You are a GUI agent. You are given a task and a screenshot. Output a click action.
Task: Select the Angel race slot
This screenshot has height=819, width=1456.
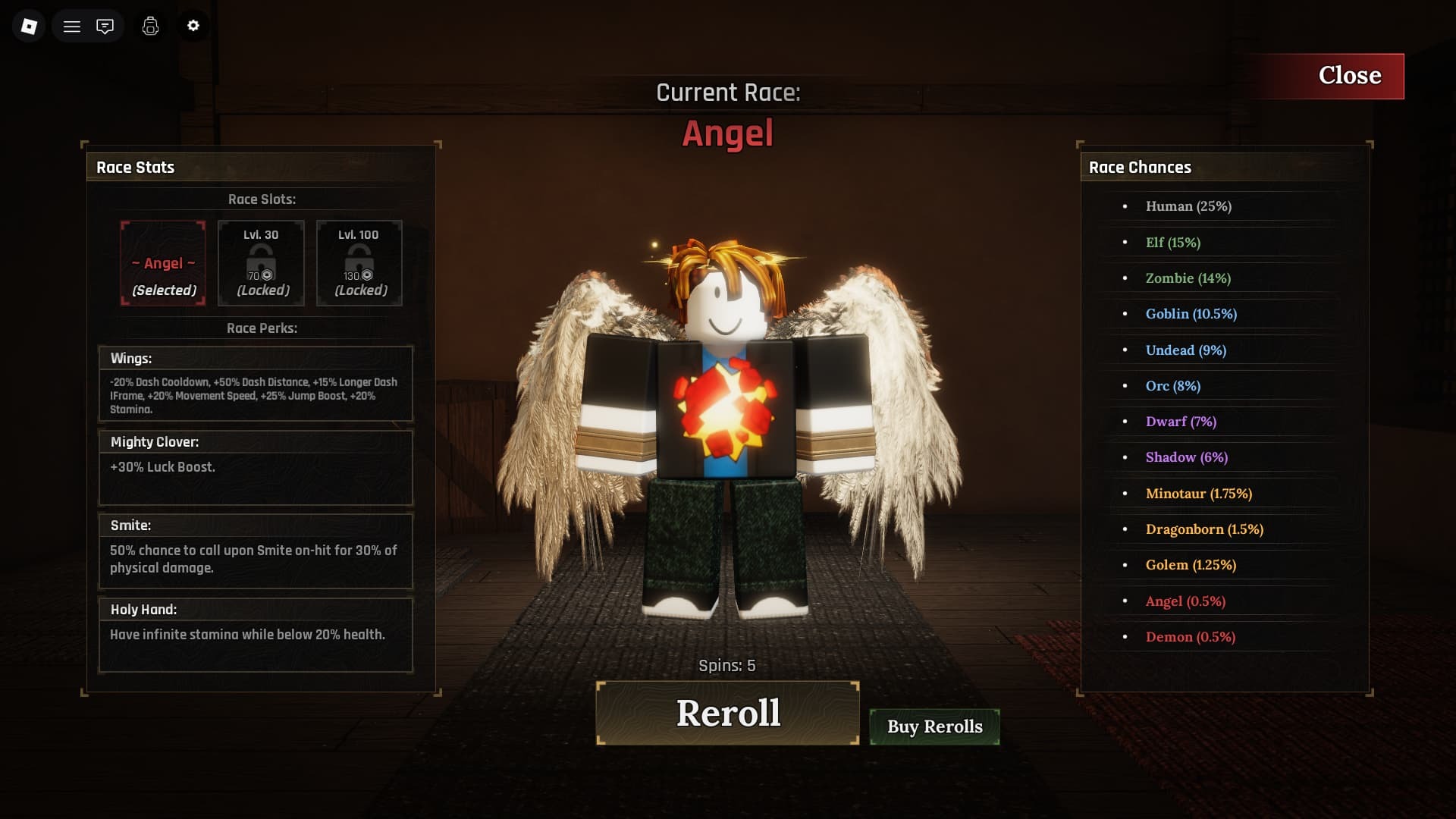point(162,262)
